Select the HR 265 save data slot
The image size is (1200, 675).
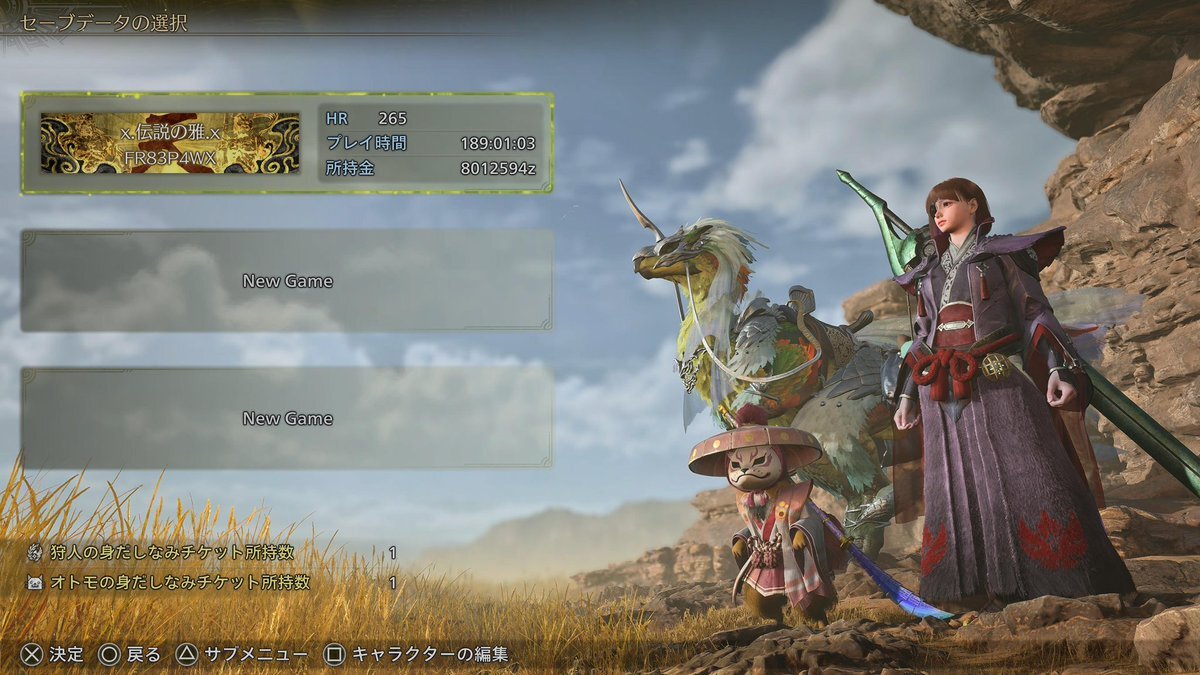287,143
